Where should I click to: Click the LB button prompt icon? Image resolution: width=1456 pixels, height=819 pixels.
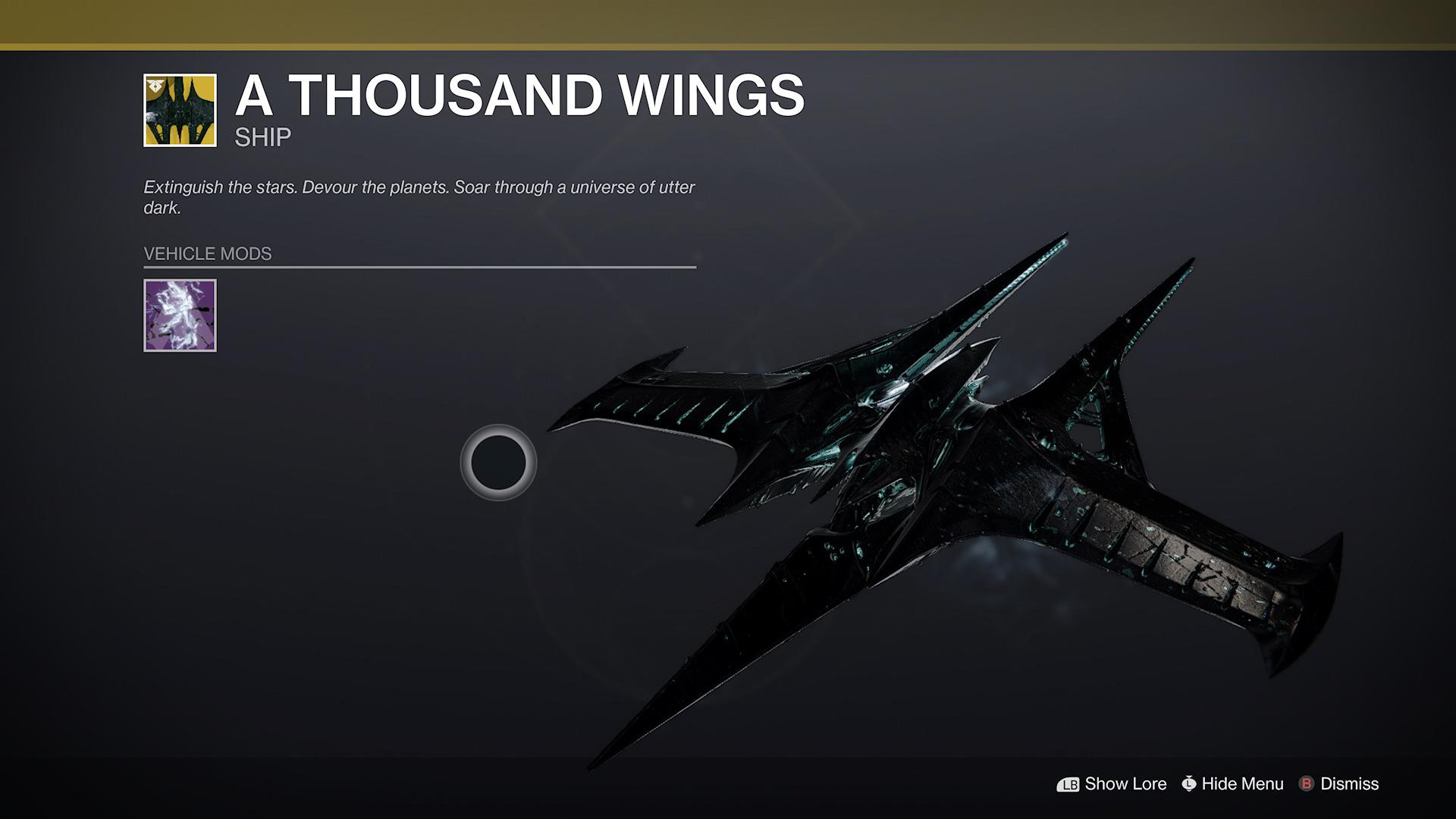(x=1068, y=784)
